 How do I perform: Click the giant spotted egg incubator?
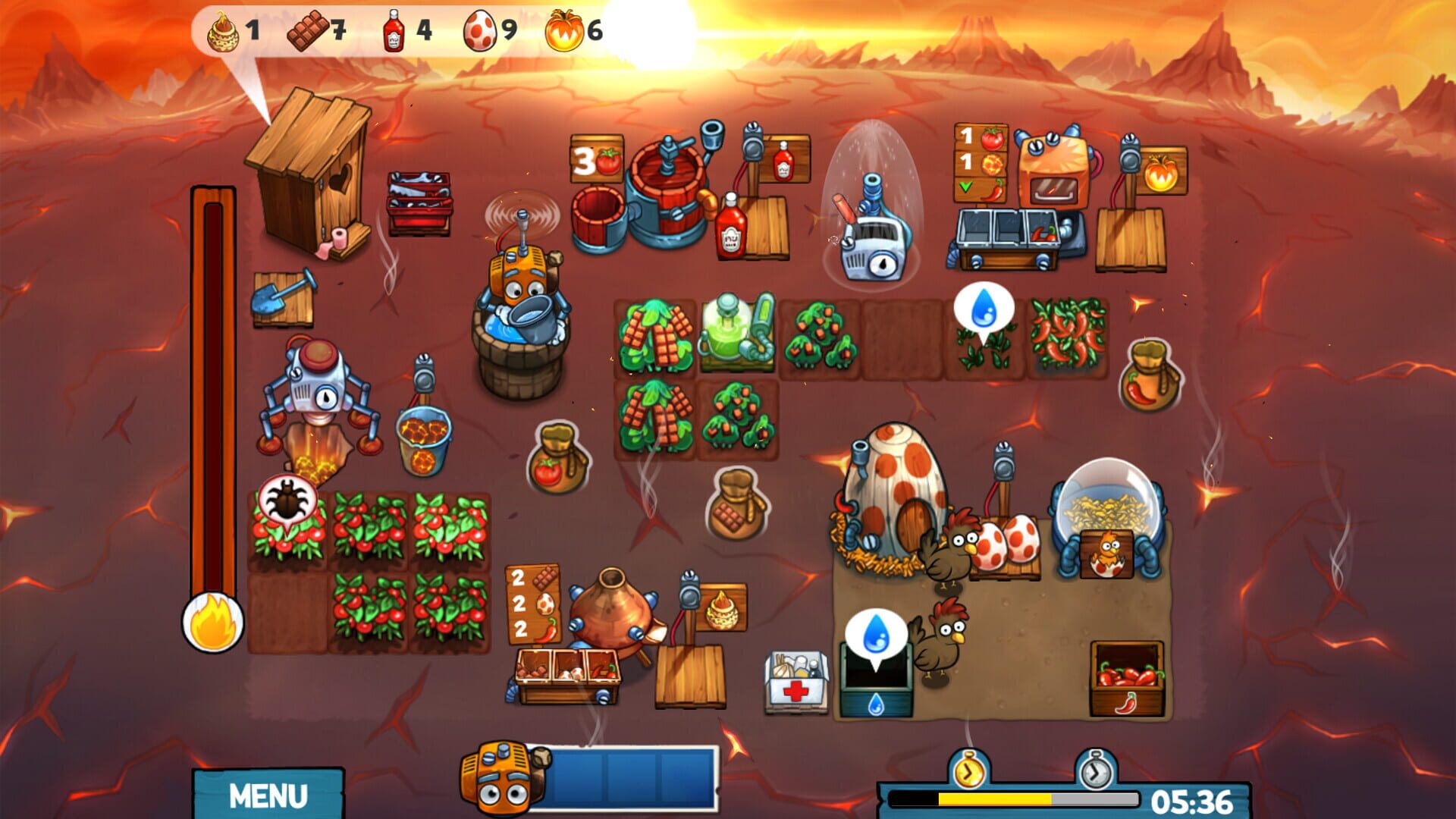pos(895,485)
